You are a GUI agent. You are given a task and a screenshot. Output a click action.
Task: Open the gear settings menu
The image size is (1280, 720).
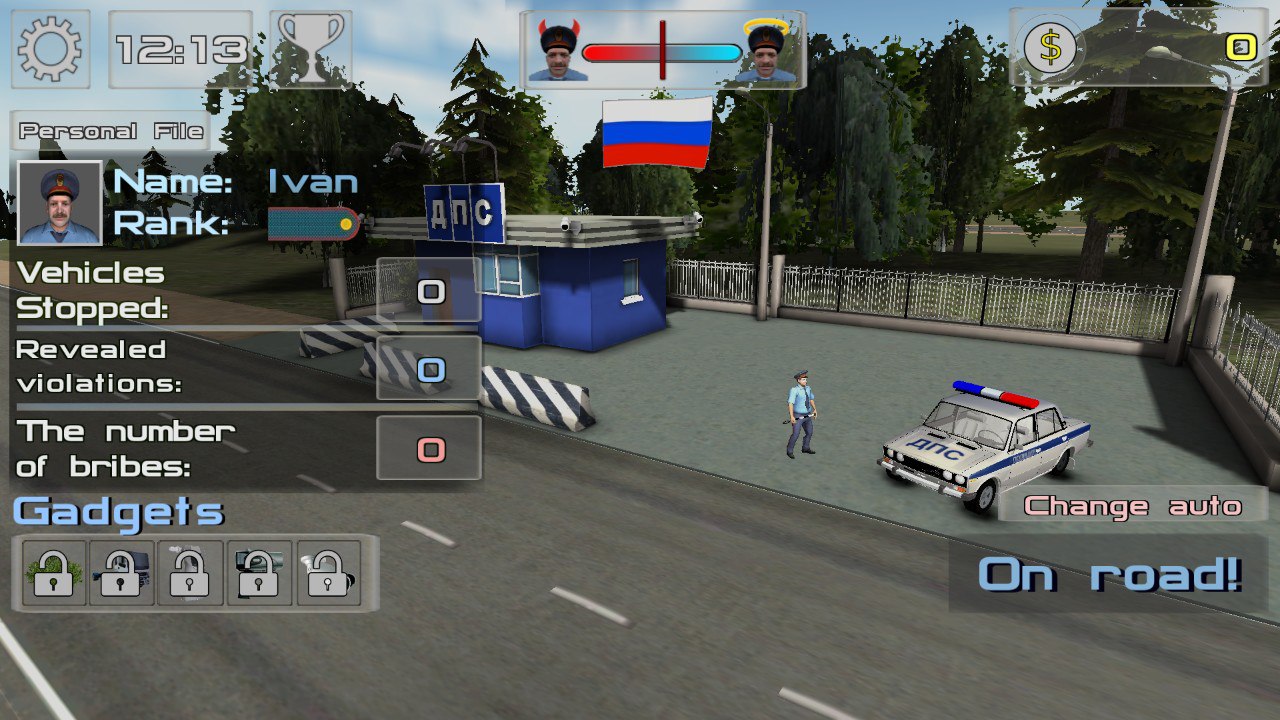[x=50, y=49]
